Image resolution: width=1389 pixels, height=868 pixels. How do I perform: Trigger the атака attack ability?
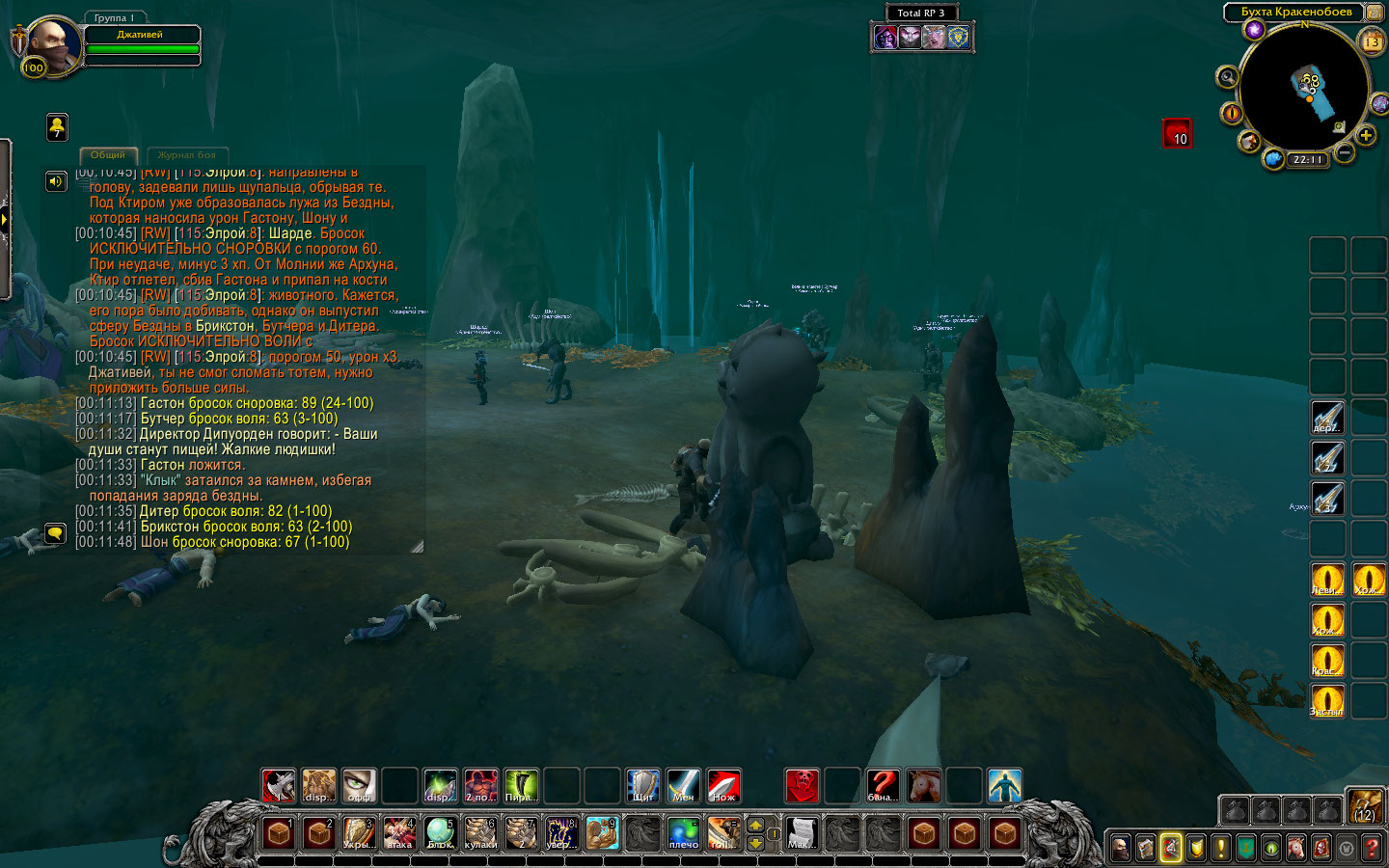(x=399, y=832)
